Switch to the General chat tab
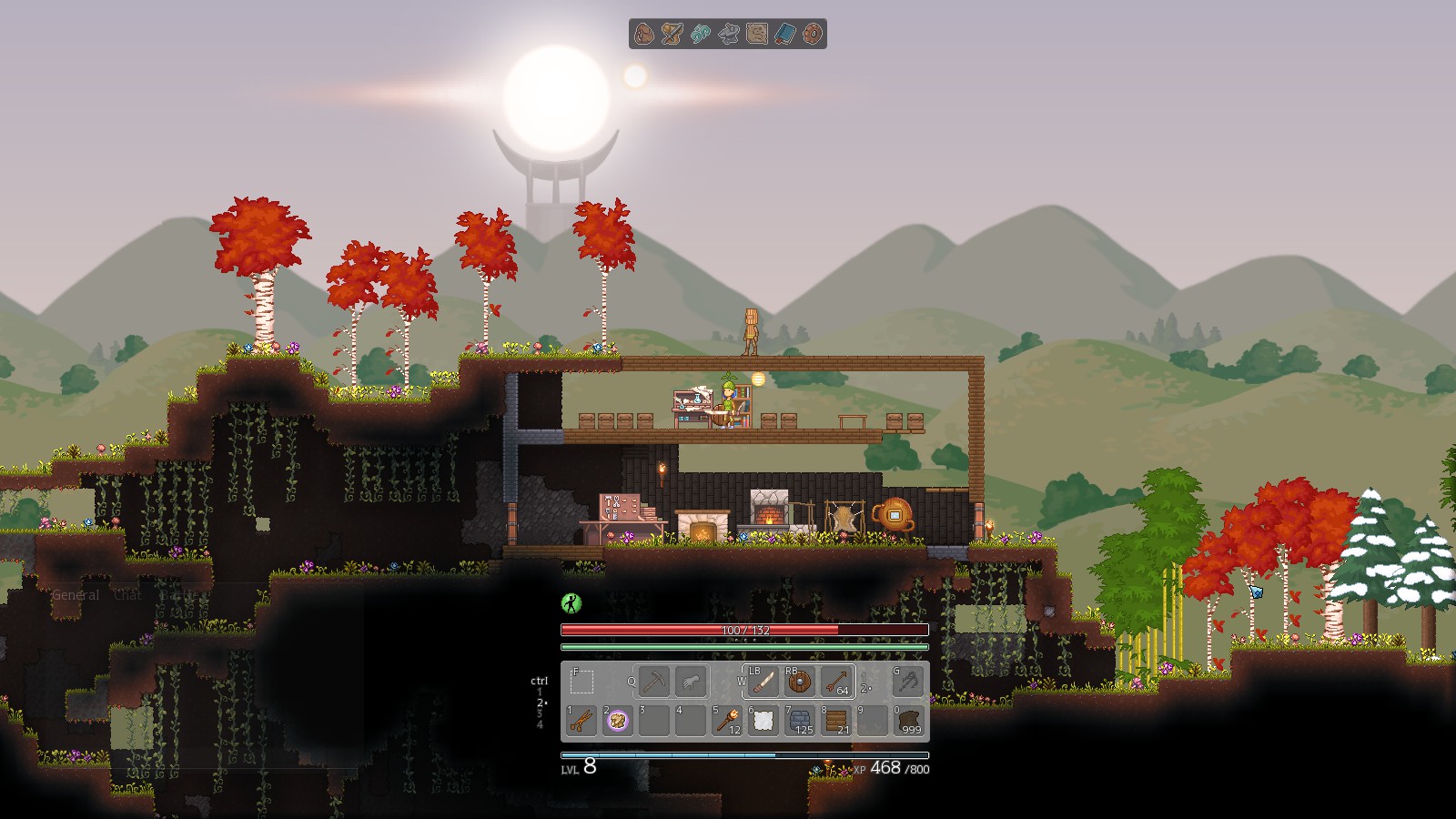 (x=76, y=595)
